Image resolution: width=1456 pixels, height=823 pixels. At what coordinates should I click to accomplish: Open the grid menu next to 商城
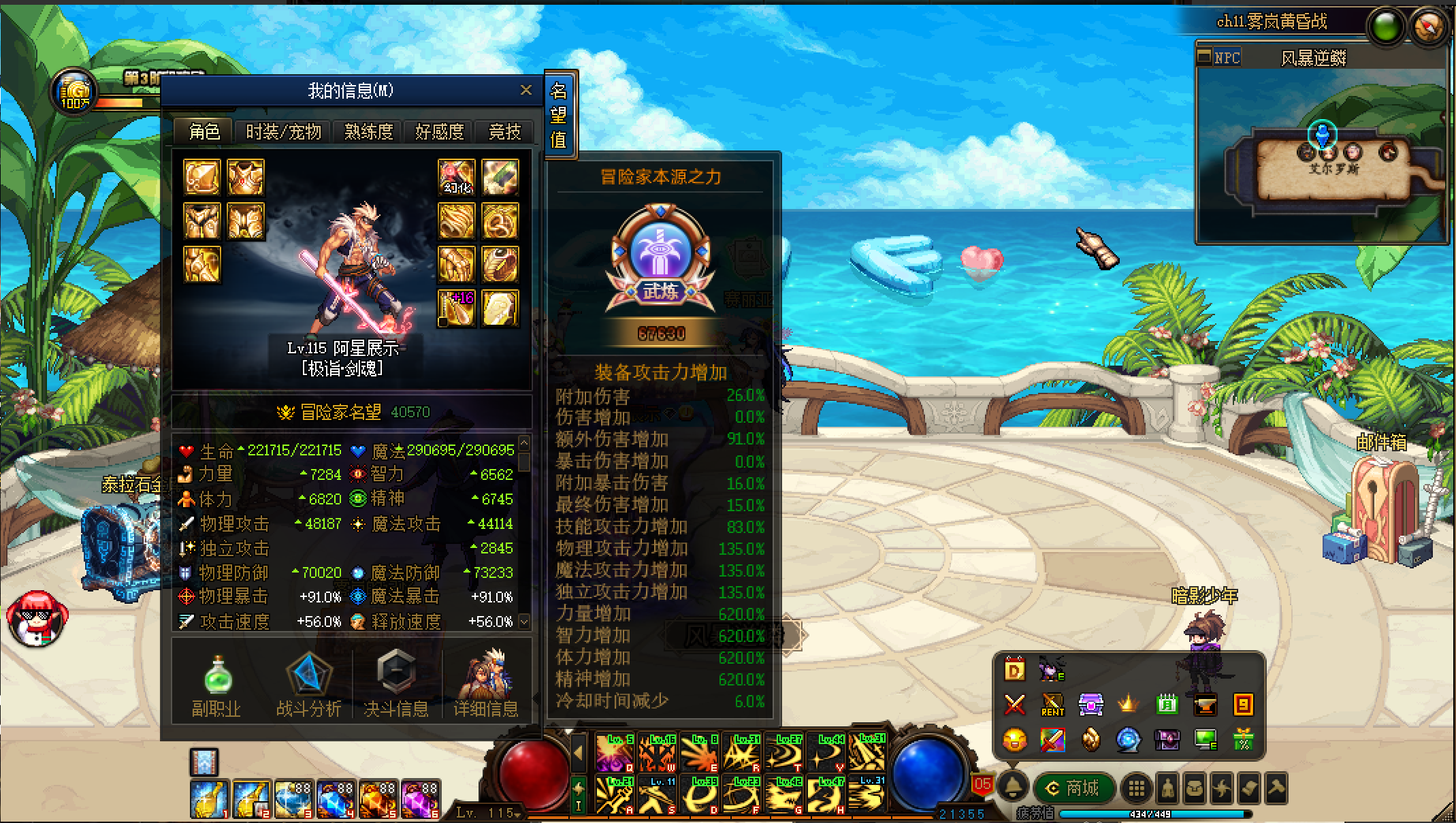click(1137, 788)
